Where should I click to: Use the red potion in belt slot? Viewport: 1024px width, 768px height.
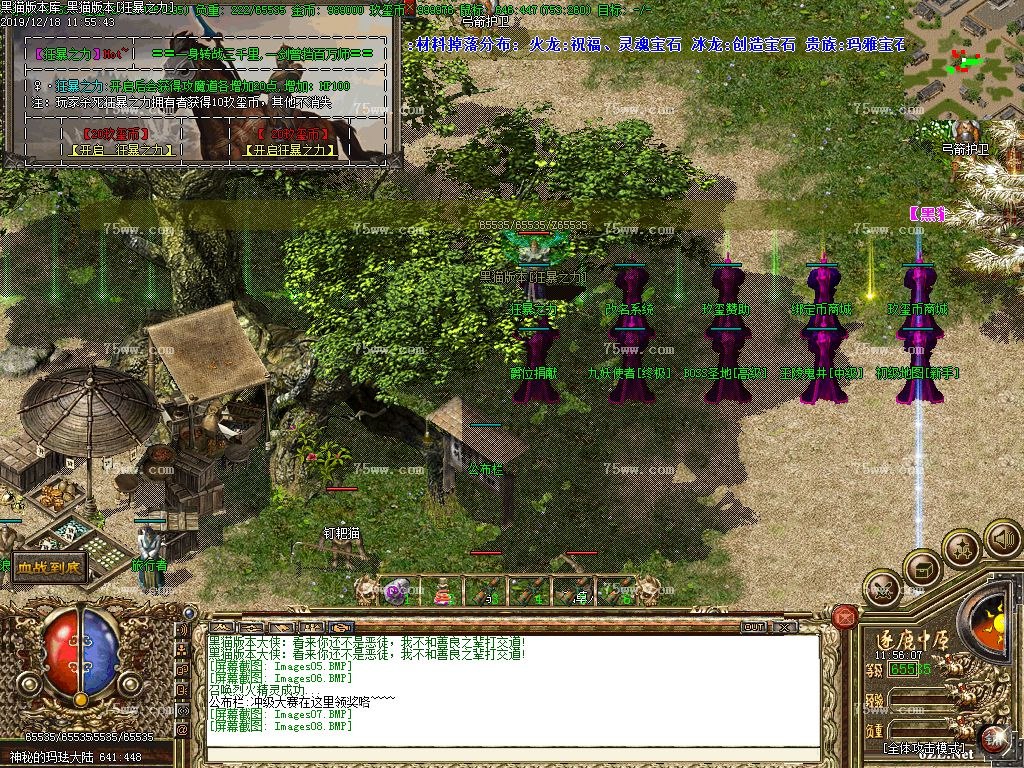click(x=441, y=592)
